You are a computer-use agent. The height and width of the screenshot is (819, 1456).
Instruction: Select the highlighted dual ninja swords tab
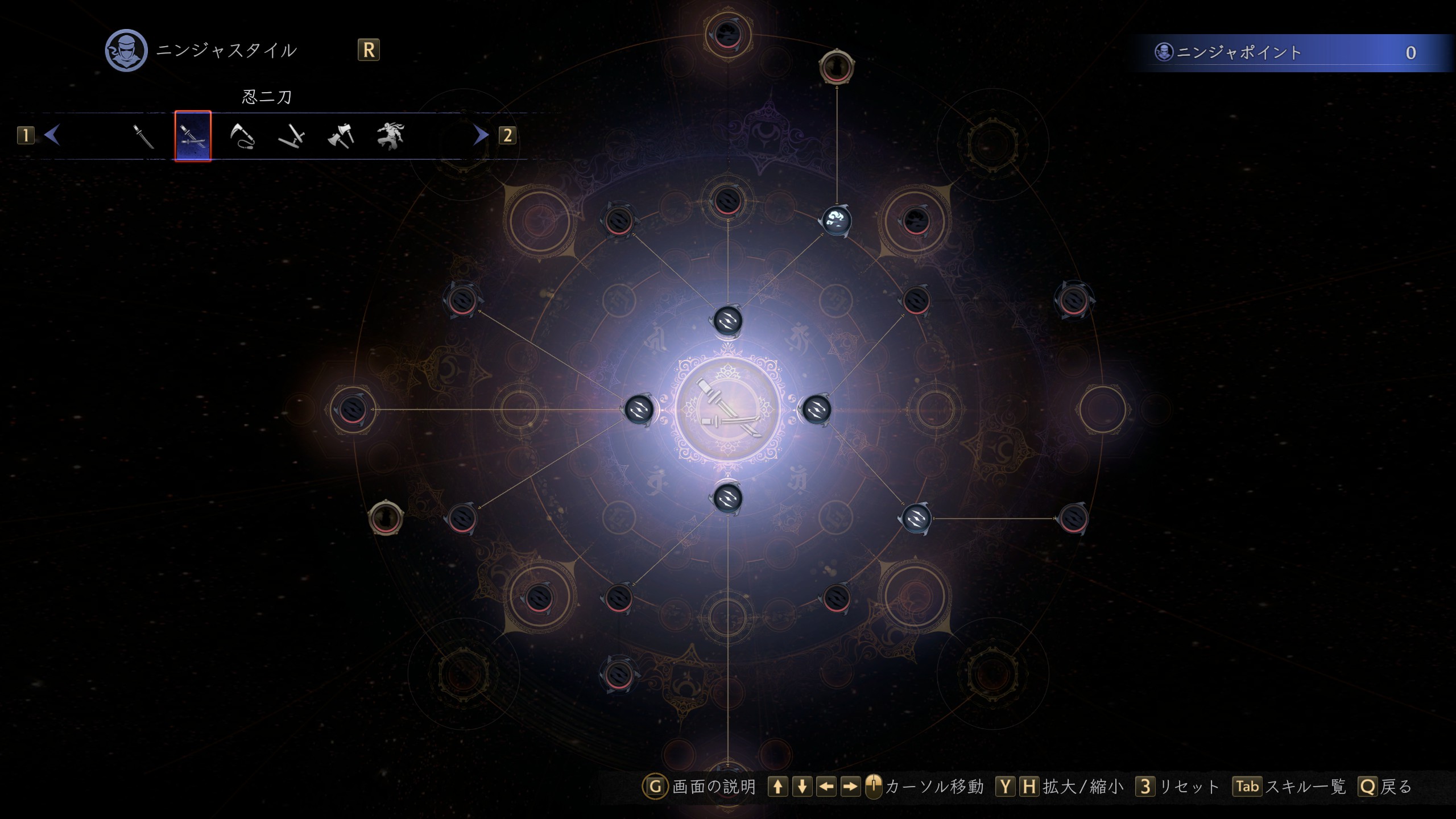point(193,136)
